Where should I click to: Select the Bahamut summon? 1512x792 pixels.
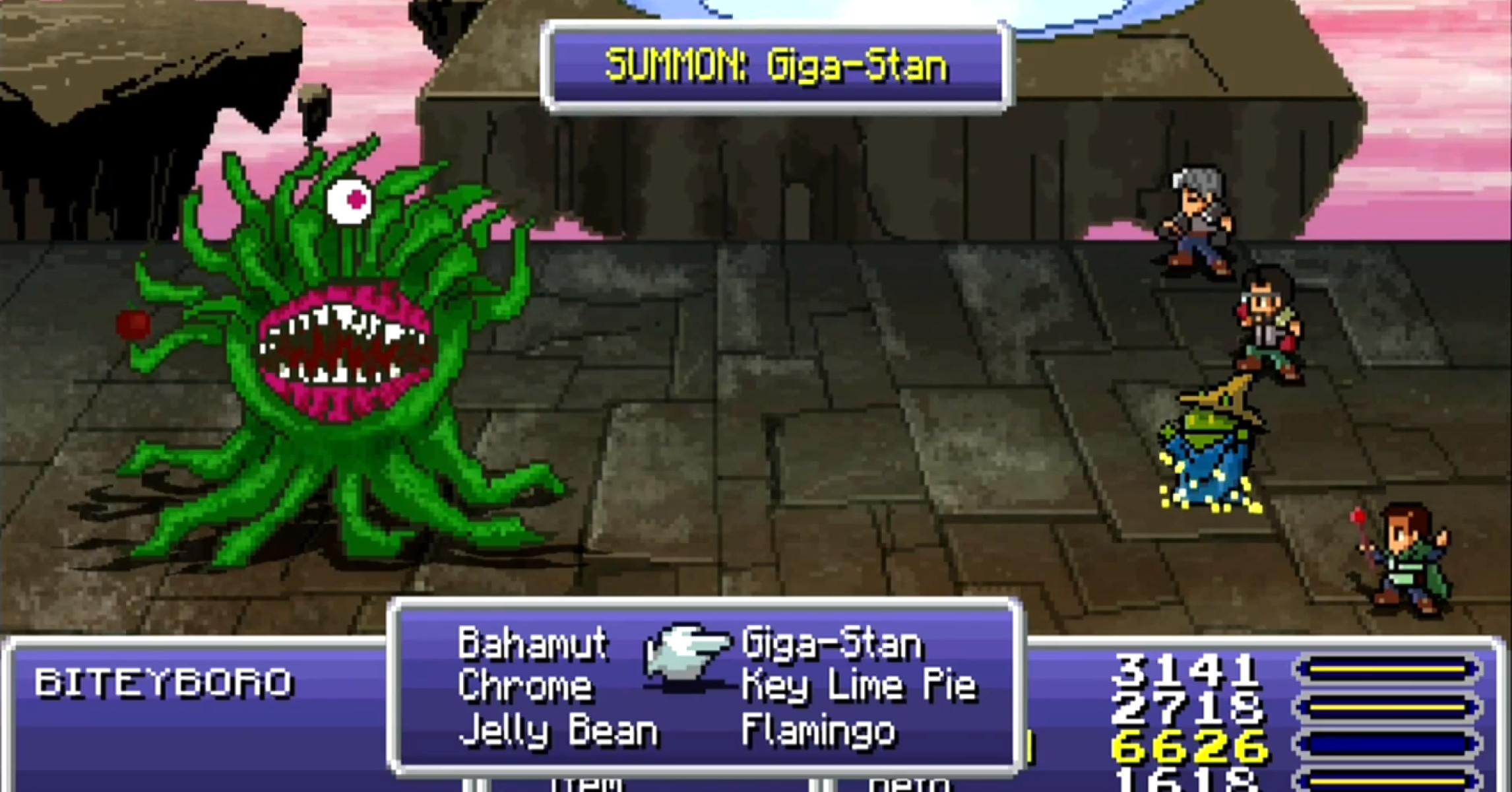point(532,643)
